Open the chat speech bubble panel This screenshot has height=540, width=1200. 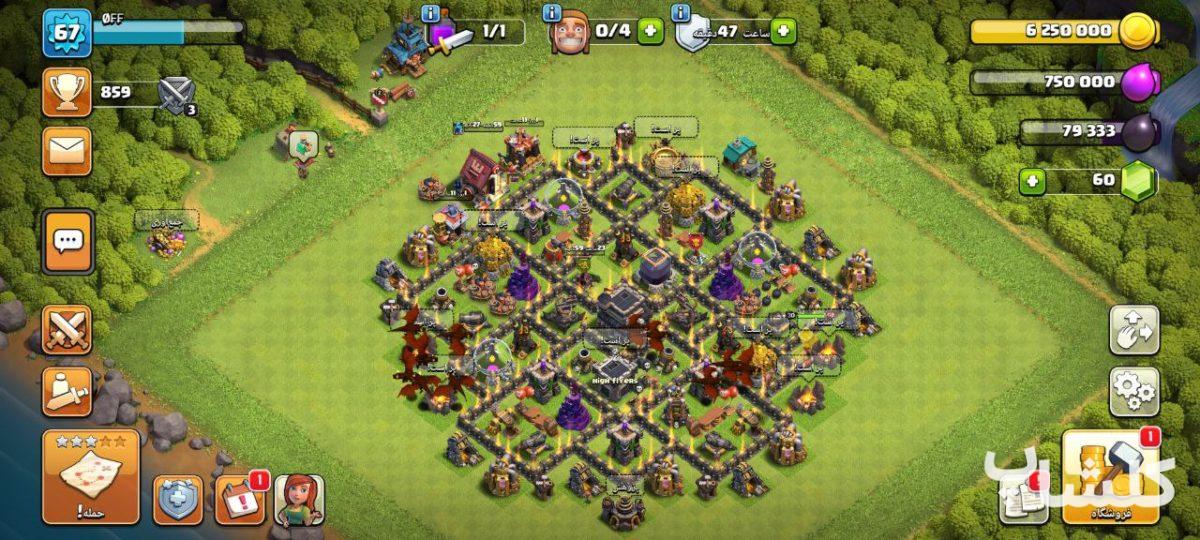68,241
